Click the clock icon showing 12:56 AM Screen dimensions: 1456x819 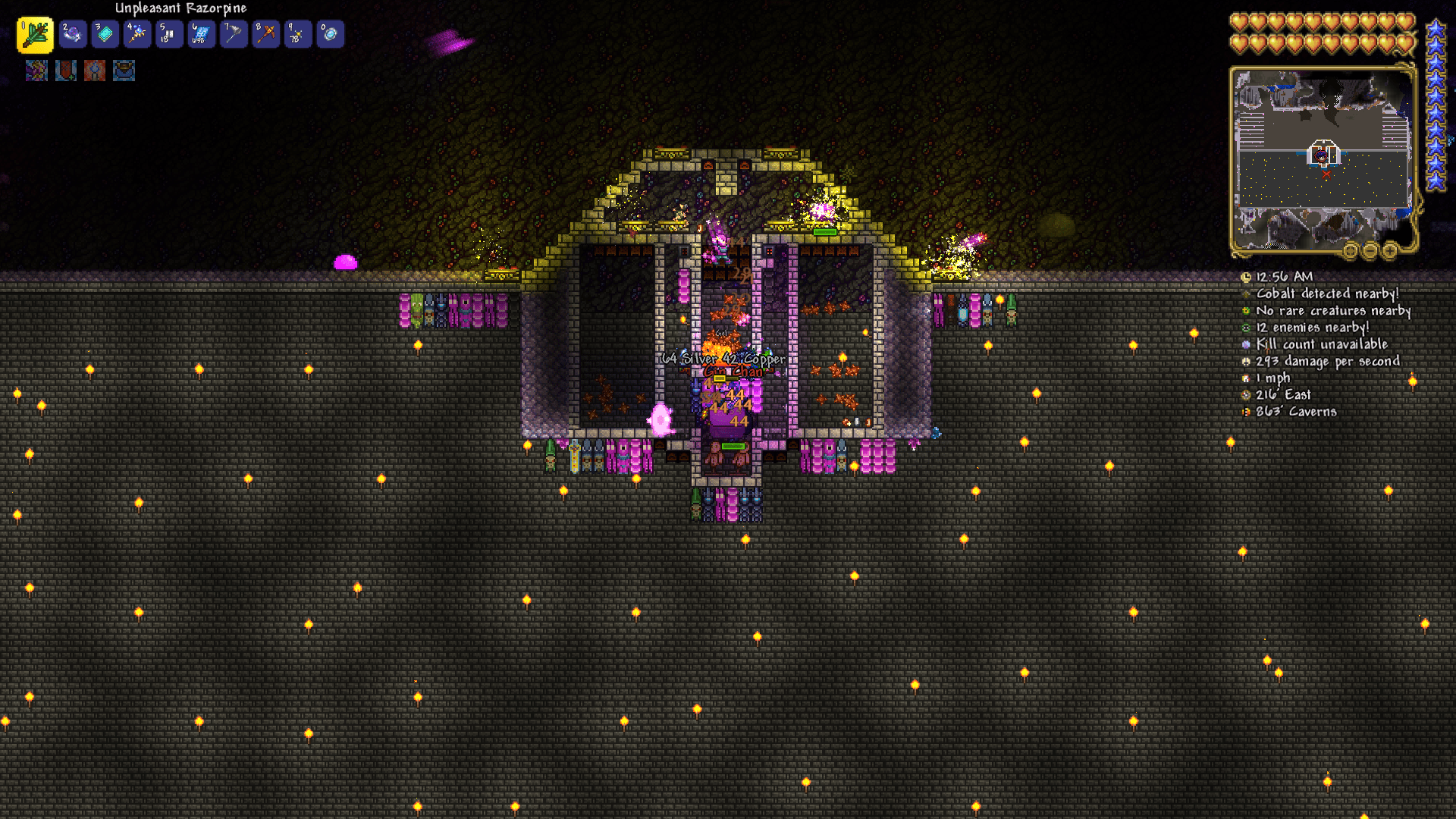point(1245,277)
